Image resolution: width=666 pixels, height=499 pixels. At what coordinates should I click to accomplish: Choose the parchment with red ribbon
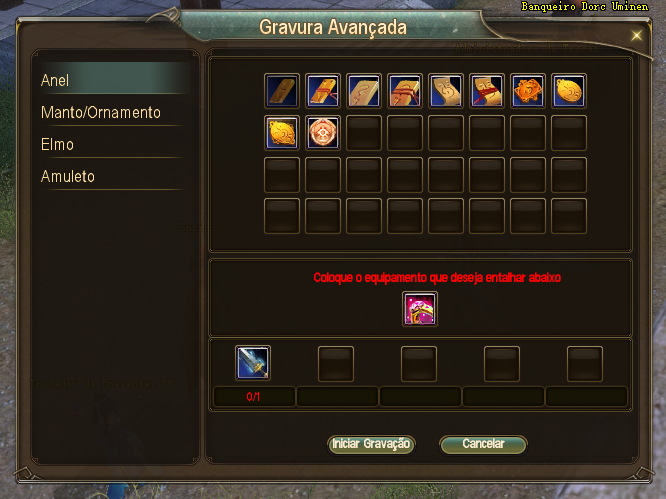(x=488, y=91)
